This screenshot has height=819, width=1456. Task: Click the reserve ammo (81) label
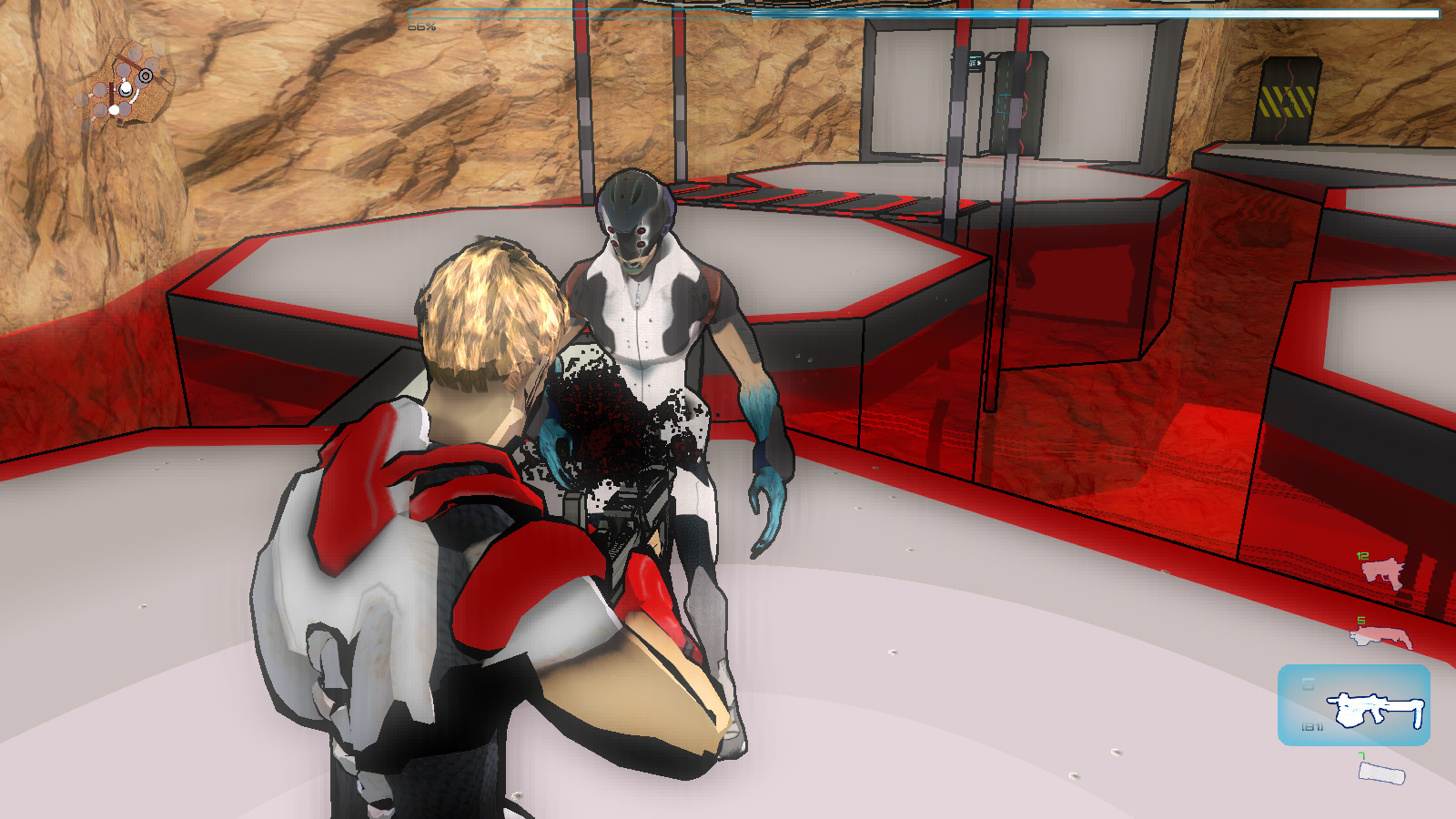coord(1313,726)
